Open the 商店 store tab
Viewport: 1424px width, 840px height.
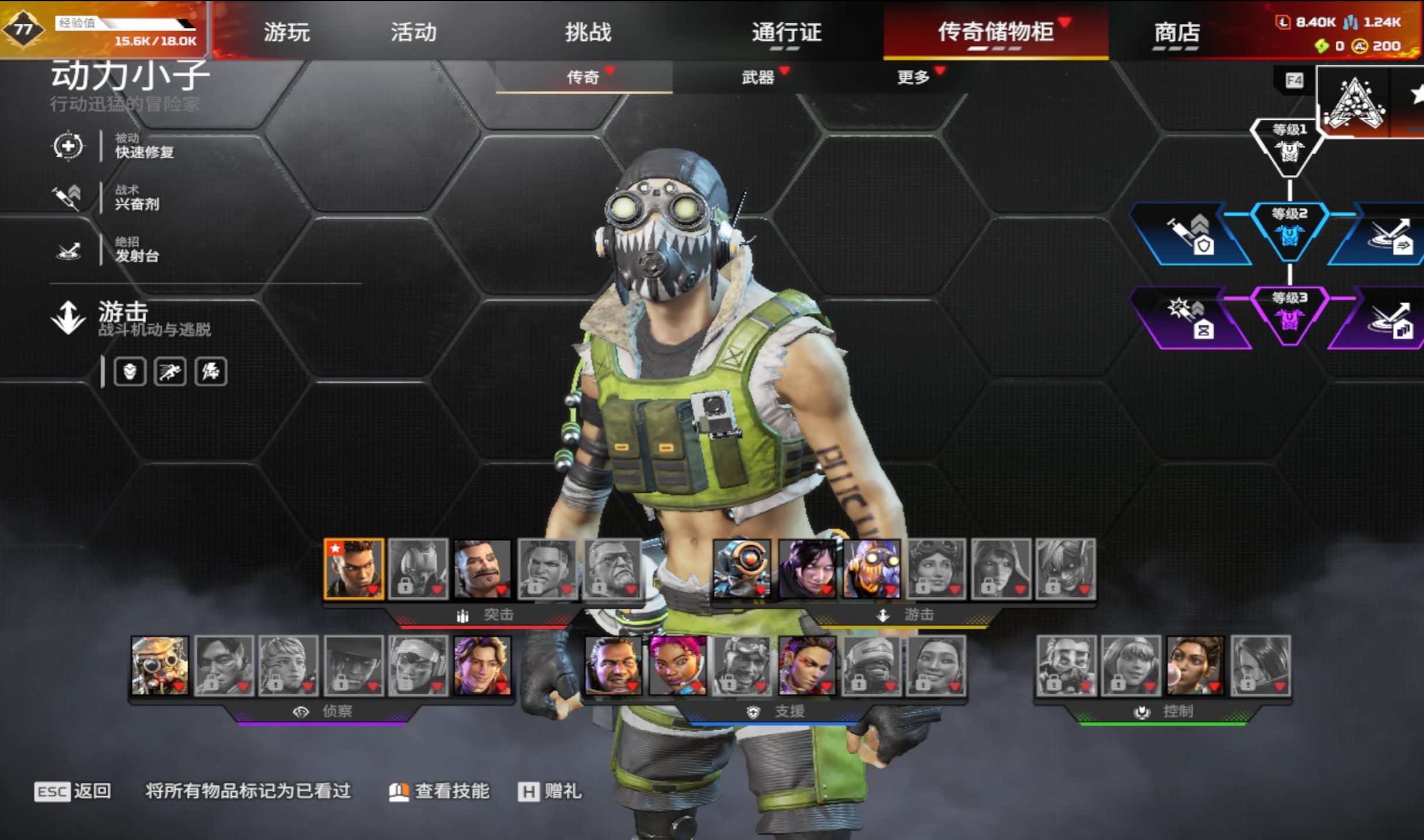1176,33
